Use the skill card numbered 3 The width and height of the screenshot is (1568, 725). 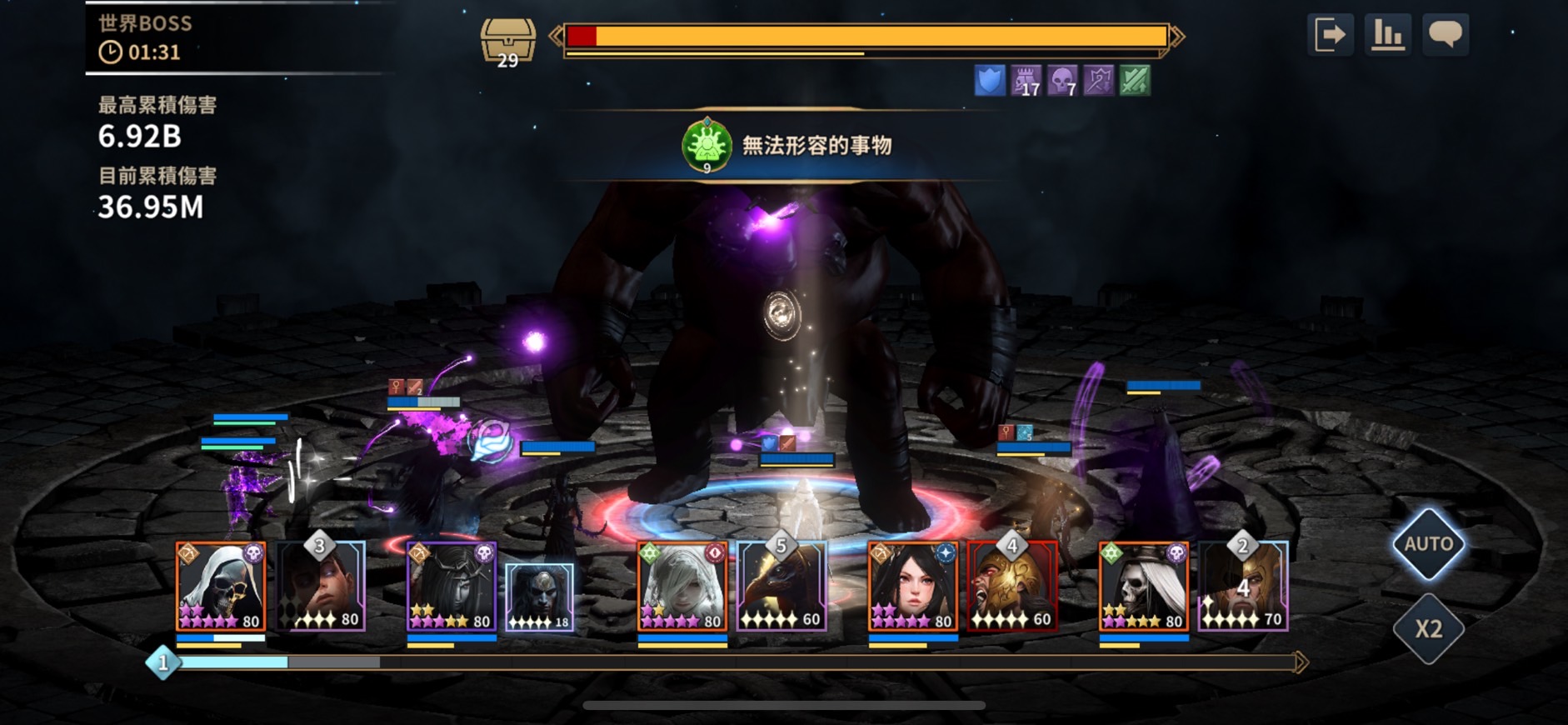pos(321,587)
